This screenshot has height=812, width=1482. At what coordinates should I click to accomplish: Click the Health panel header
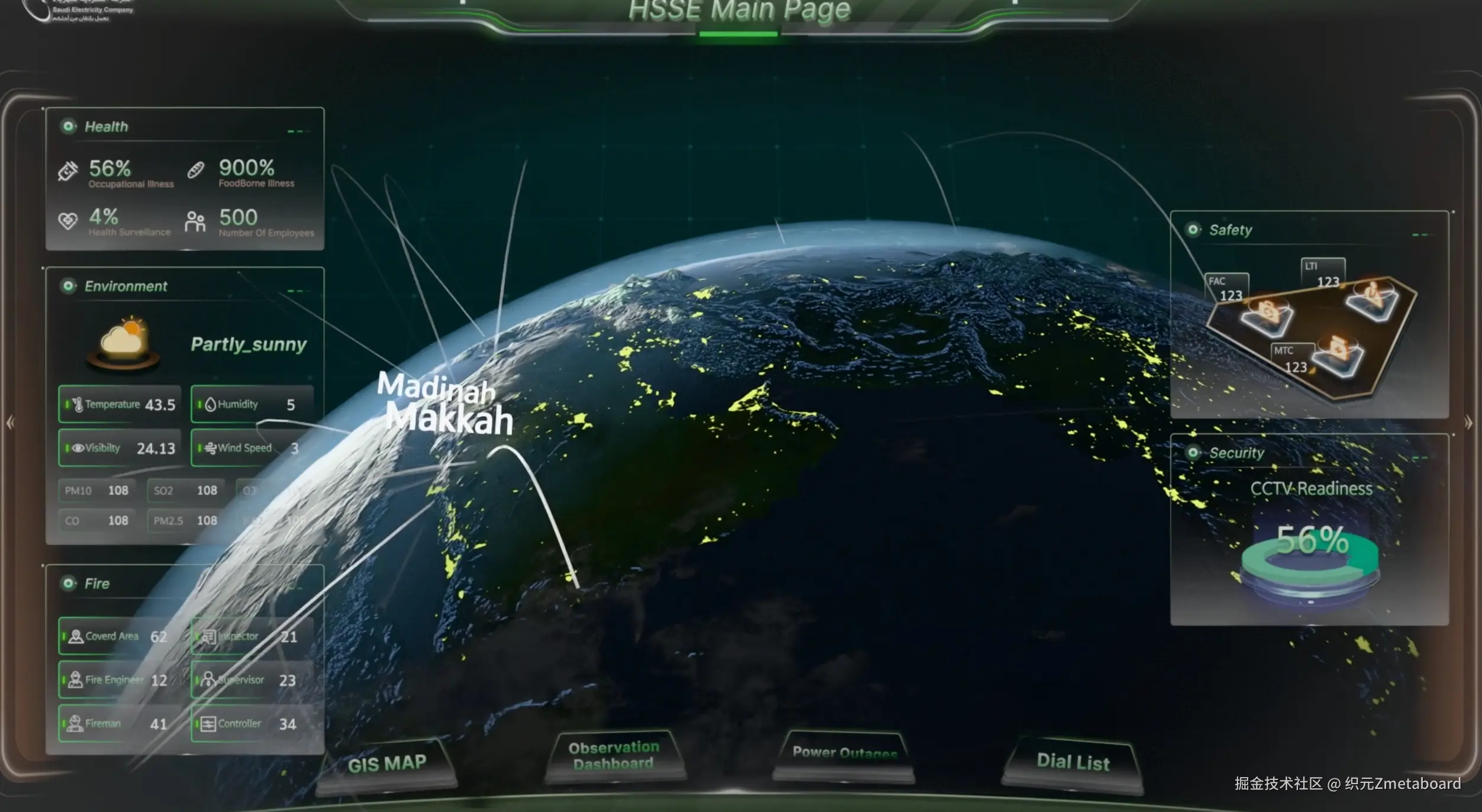[107, 127]
